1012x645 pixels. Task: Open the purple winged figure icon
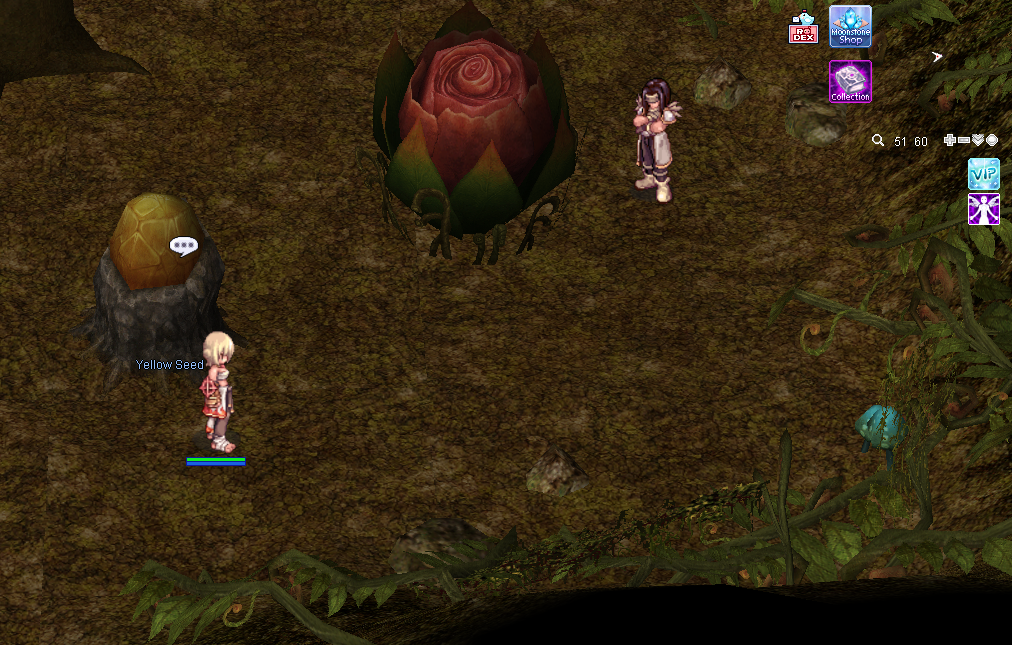pos(984,209)
